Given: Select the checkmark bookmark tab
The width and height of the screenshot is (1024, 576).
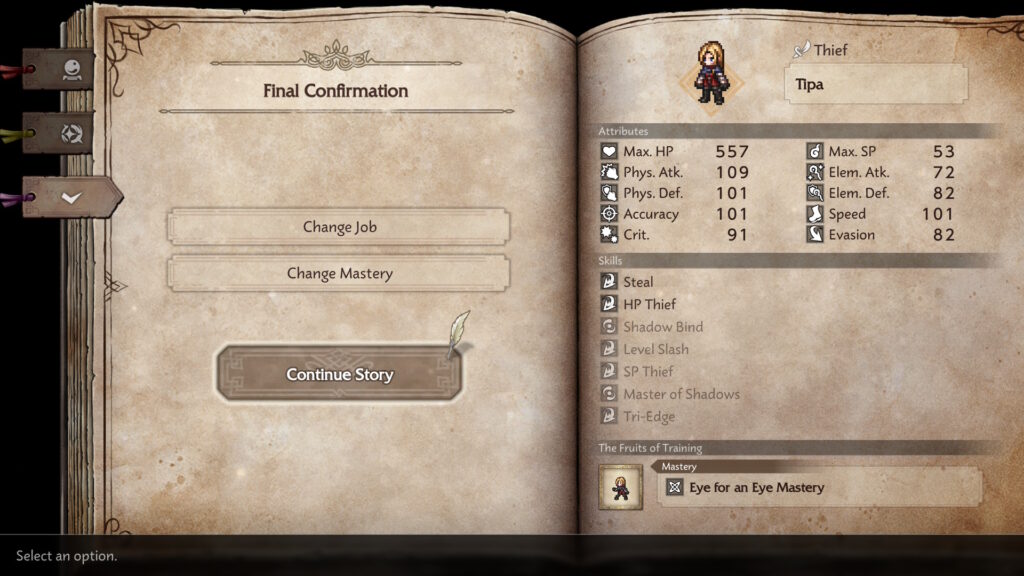Looking at the screenshot, I should pyautogui.click(x=71, y=197).
